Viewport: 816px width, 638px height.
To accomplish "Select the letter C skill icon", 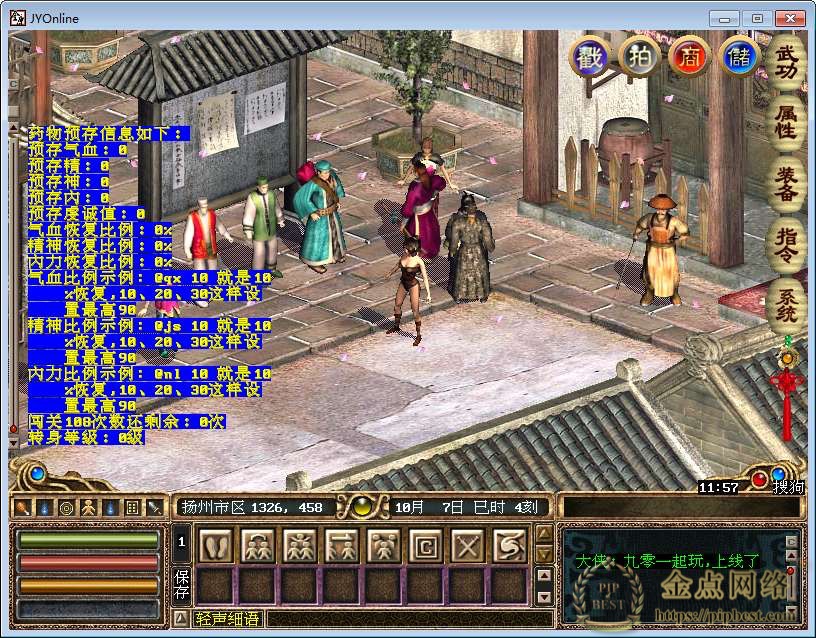I will 426,546.
